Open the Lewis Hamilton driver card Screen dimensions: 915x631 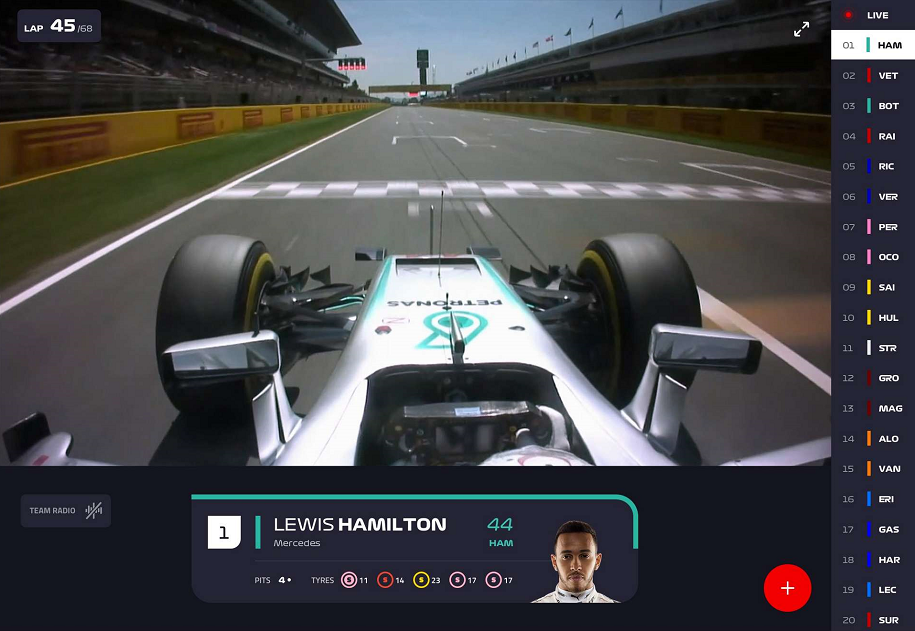click(414, 549)
